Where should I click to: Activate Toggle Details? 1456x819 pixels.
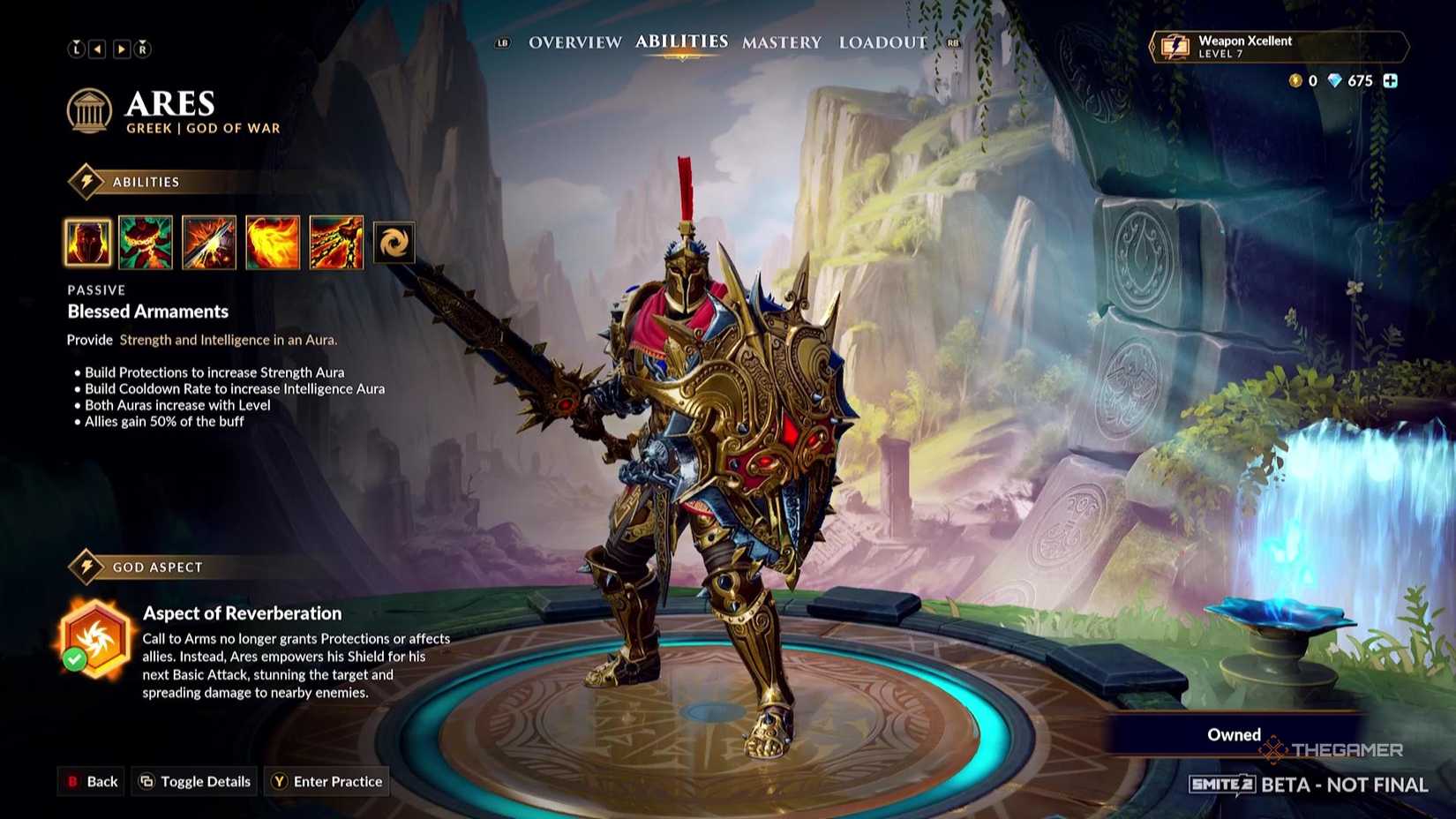point(193,781)
